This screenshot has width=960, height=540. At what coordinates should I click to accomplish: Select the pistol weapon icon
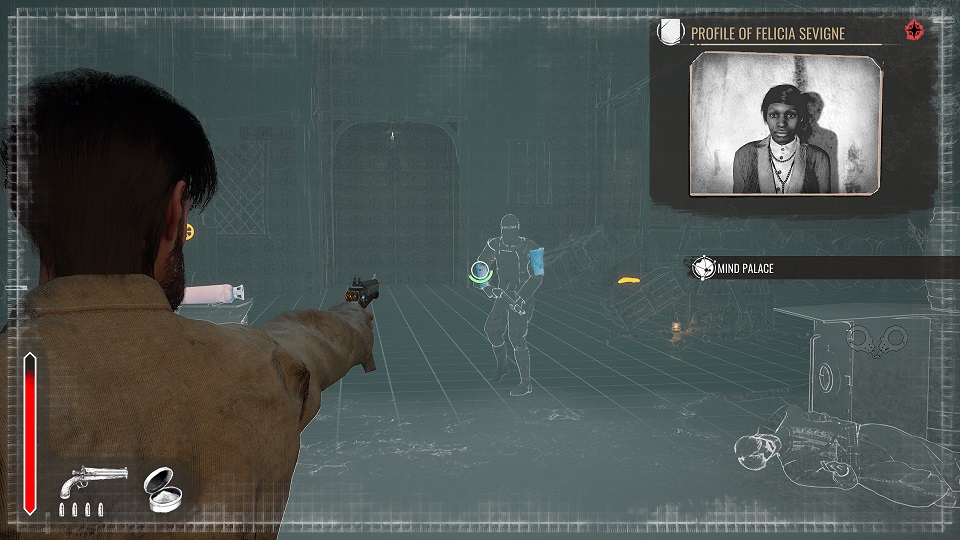click(x=93, y=482)
